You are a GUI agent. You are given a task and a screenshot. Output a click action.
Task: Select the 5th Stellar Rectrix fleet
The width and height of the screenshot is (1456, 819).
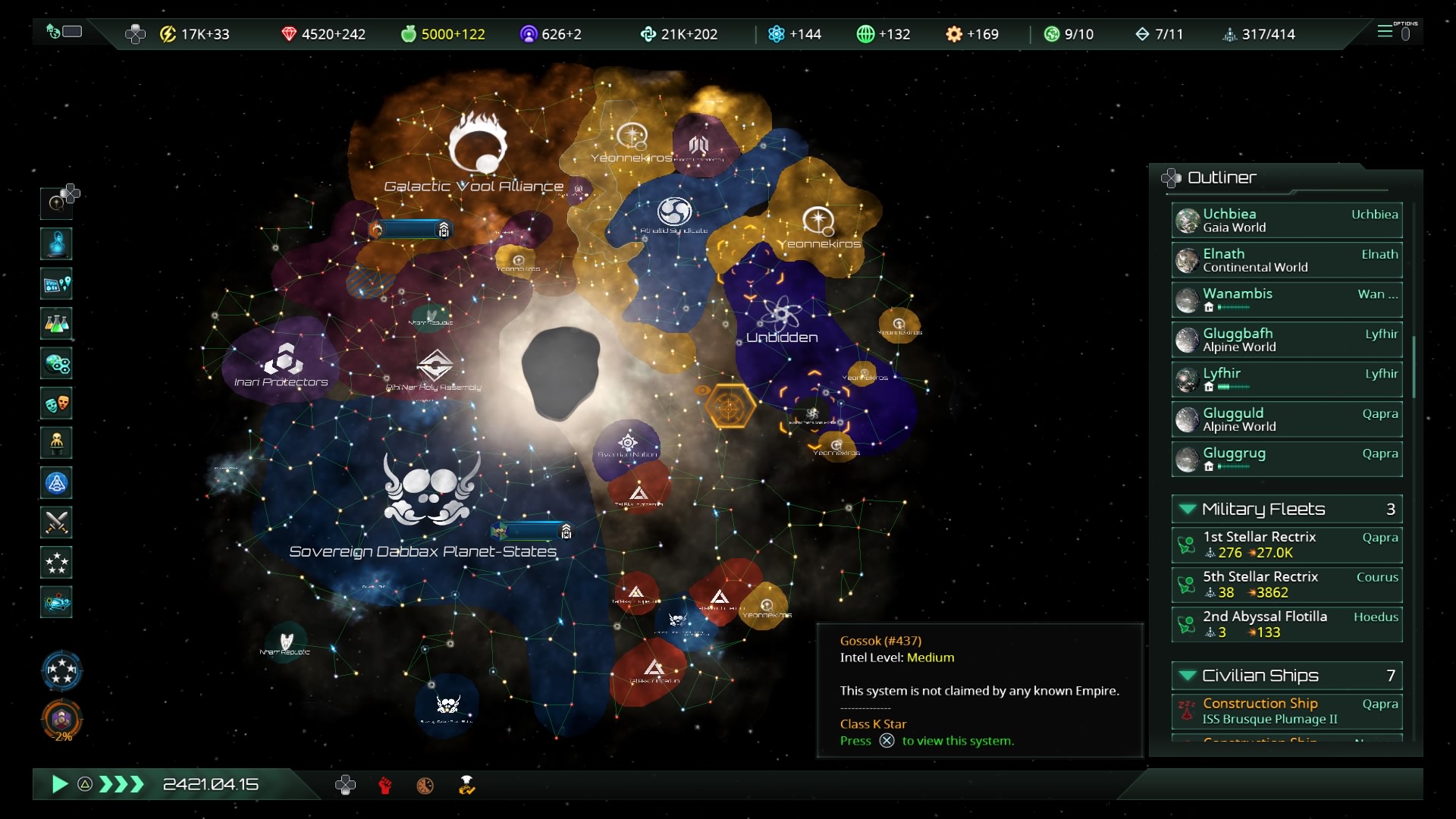click(1286, 585)
